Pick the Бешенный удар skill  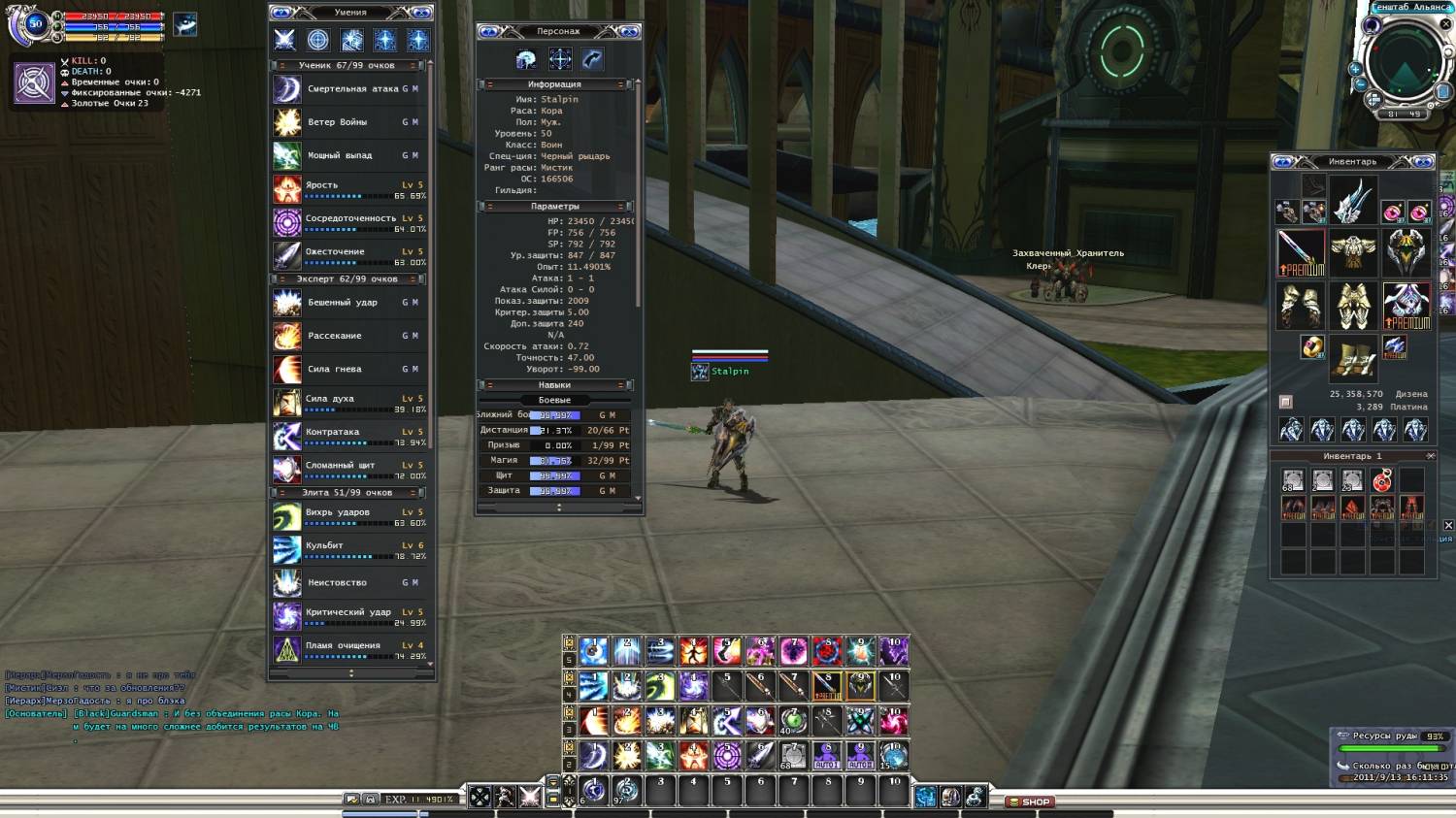pyautogui.click(x=349, y=303)
